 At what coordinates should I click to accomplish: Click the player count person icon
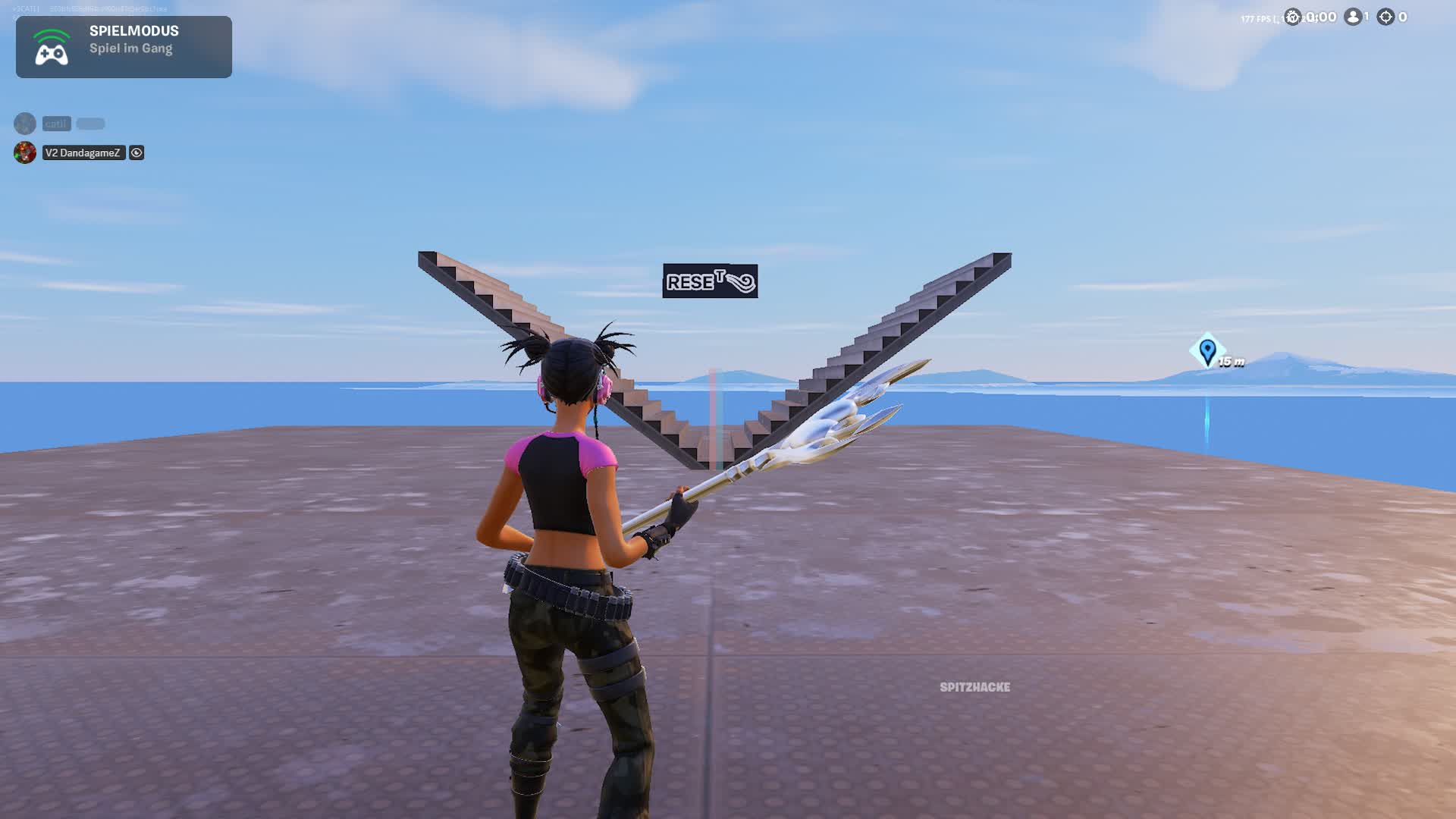coord(1352,17)
